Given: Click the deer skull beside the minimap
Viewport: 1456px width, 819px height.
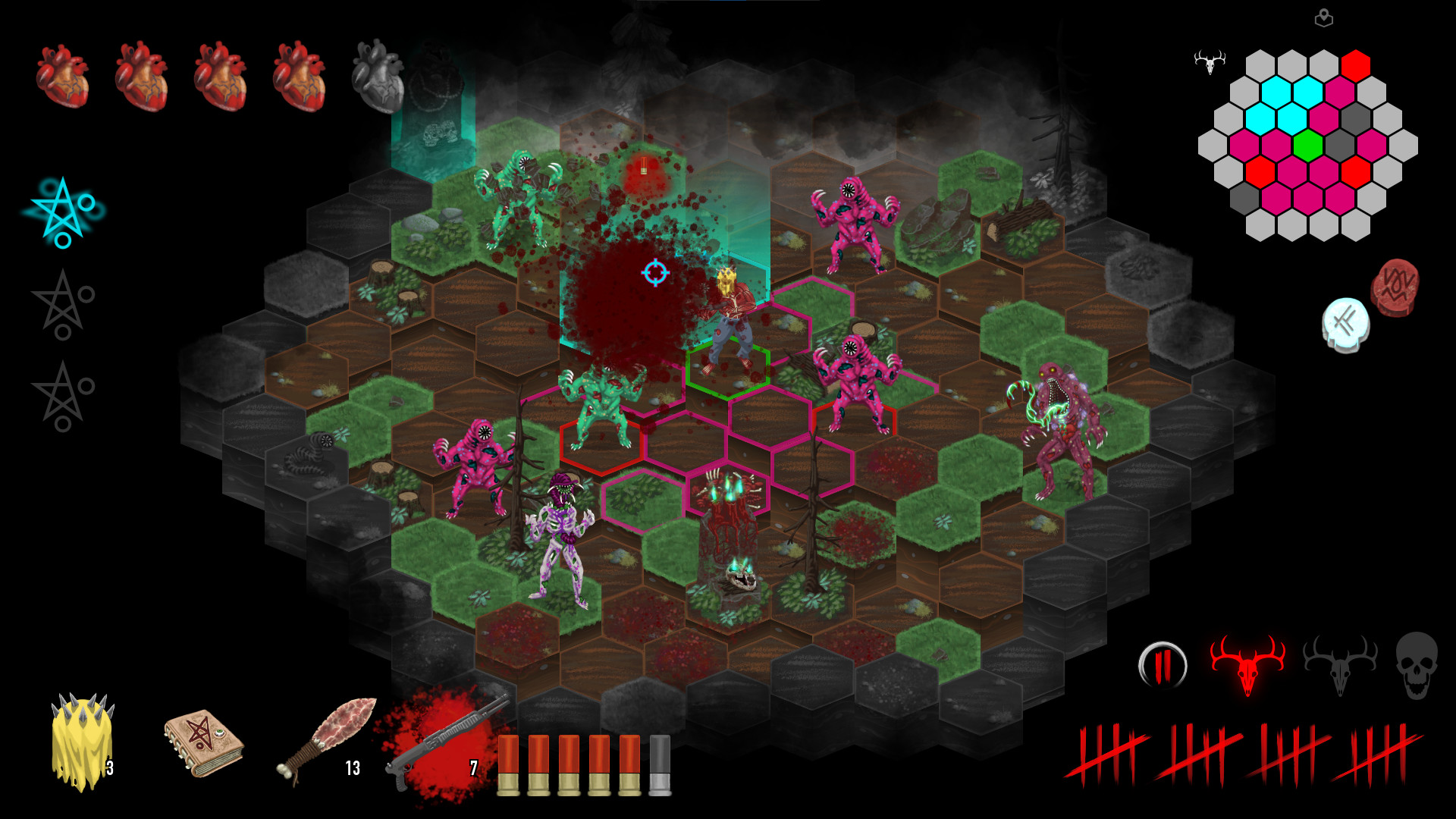Looking at the screenshot, I should coord(1210,63).
